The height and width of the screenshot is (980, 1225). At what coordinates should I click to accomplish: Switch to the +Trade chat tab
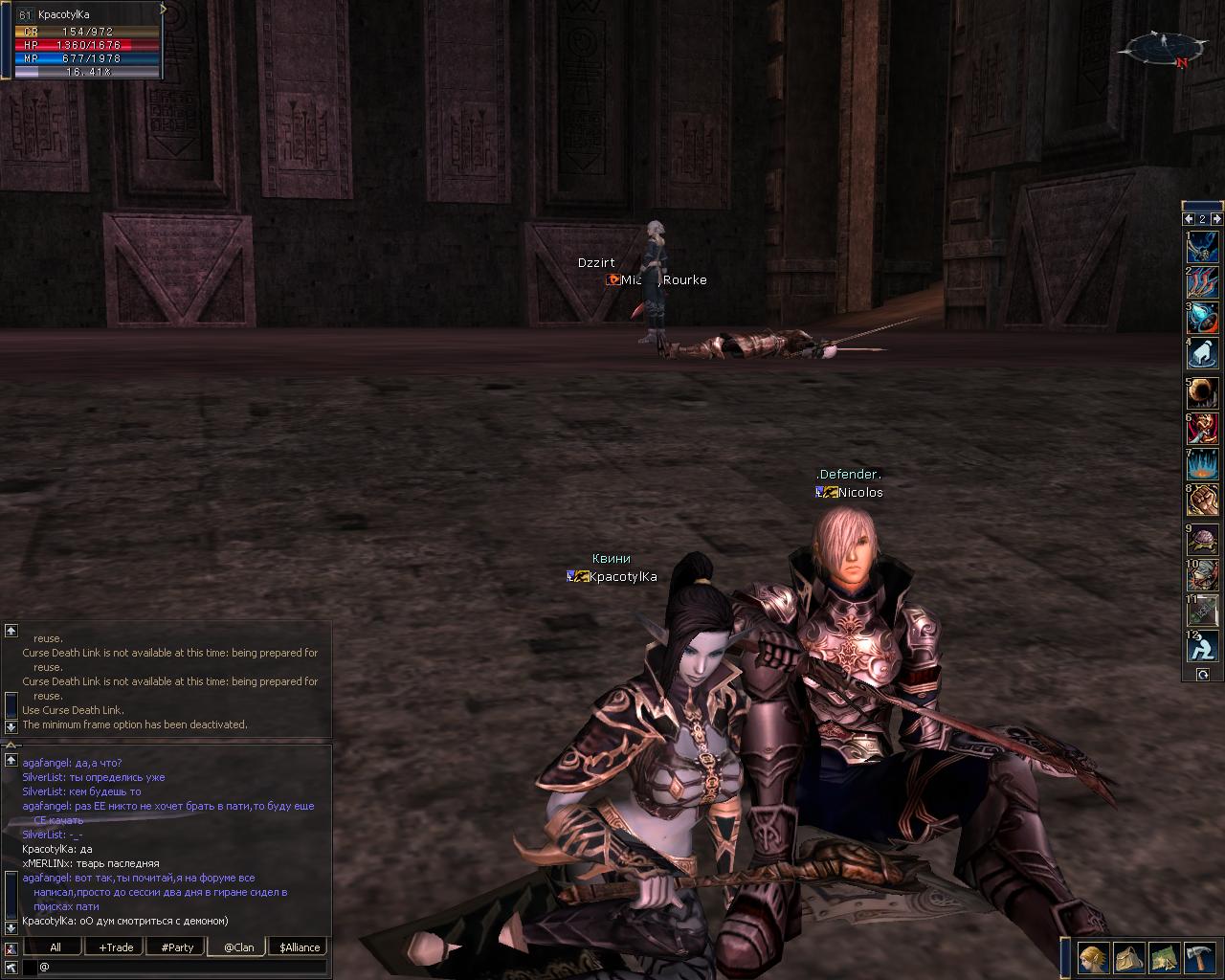click(x=116, y=947)
